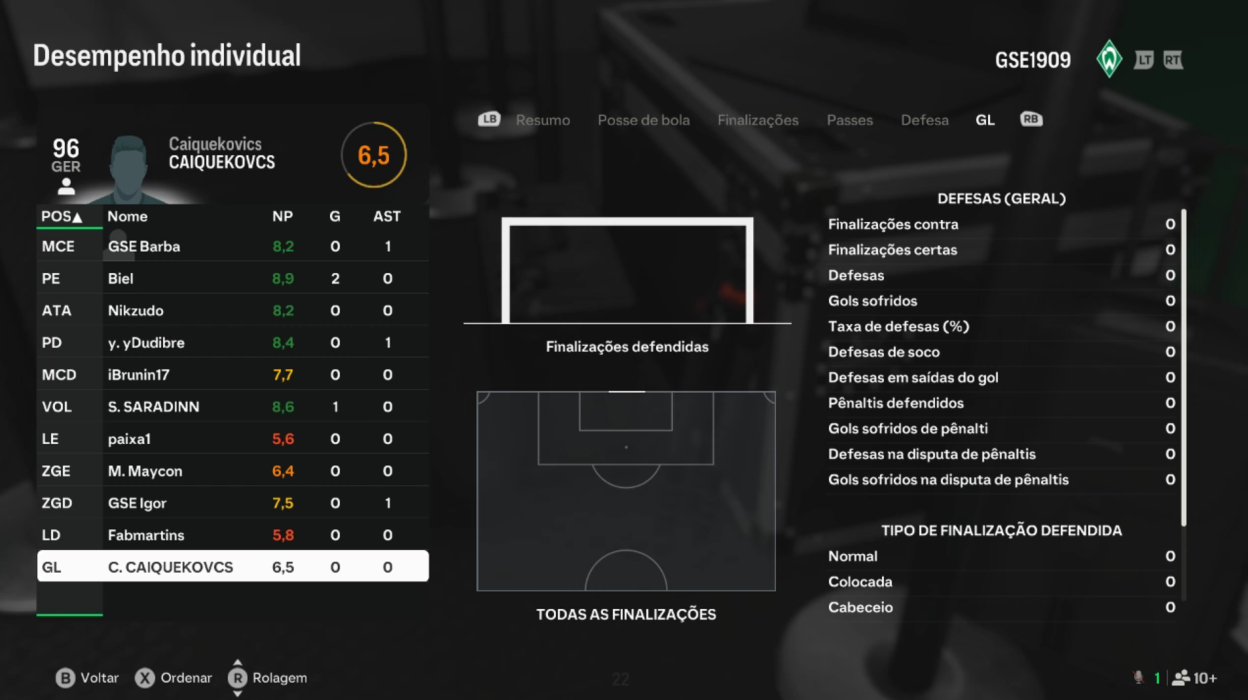Select y. yDudibre player row
The height and width of the screenshot is (700, 1248).
233,342
